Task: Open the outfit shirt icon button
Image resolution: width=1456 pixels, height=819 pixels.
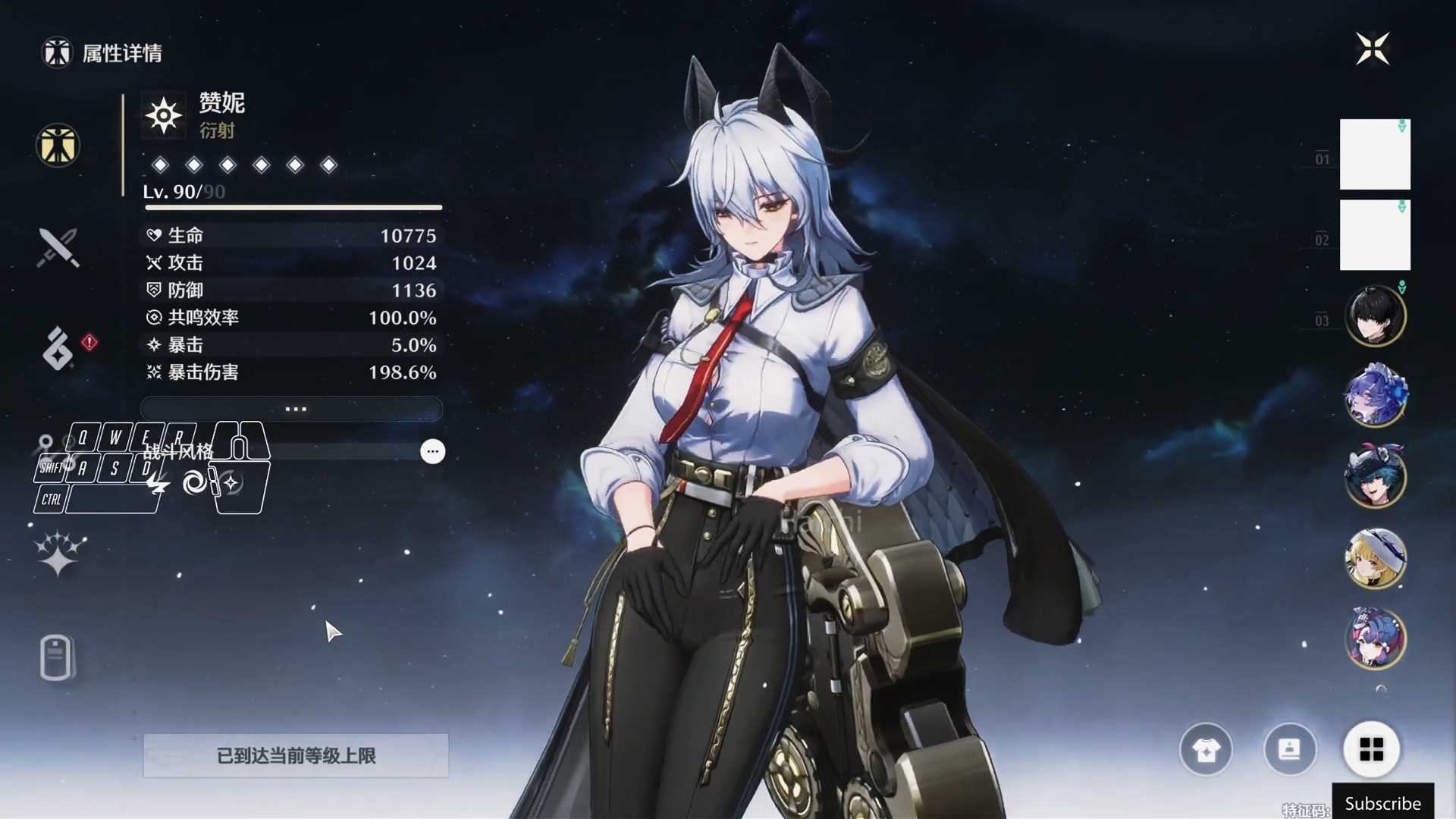Action: pyautogui.click(x=1206, y=750)
